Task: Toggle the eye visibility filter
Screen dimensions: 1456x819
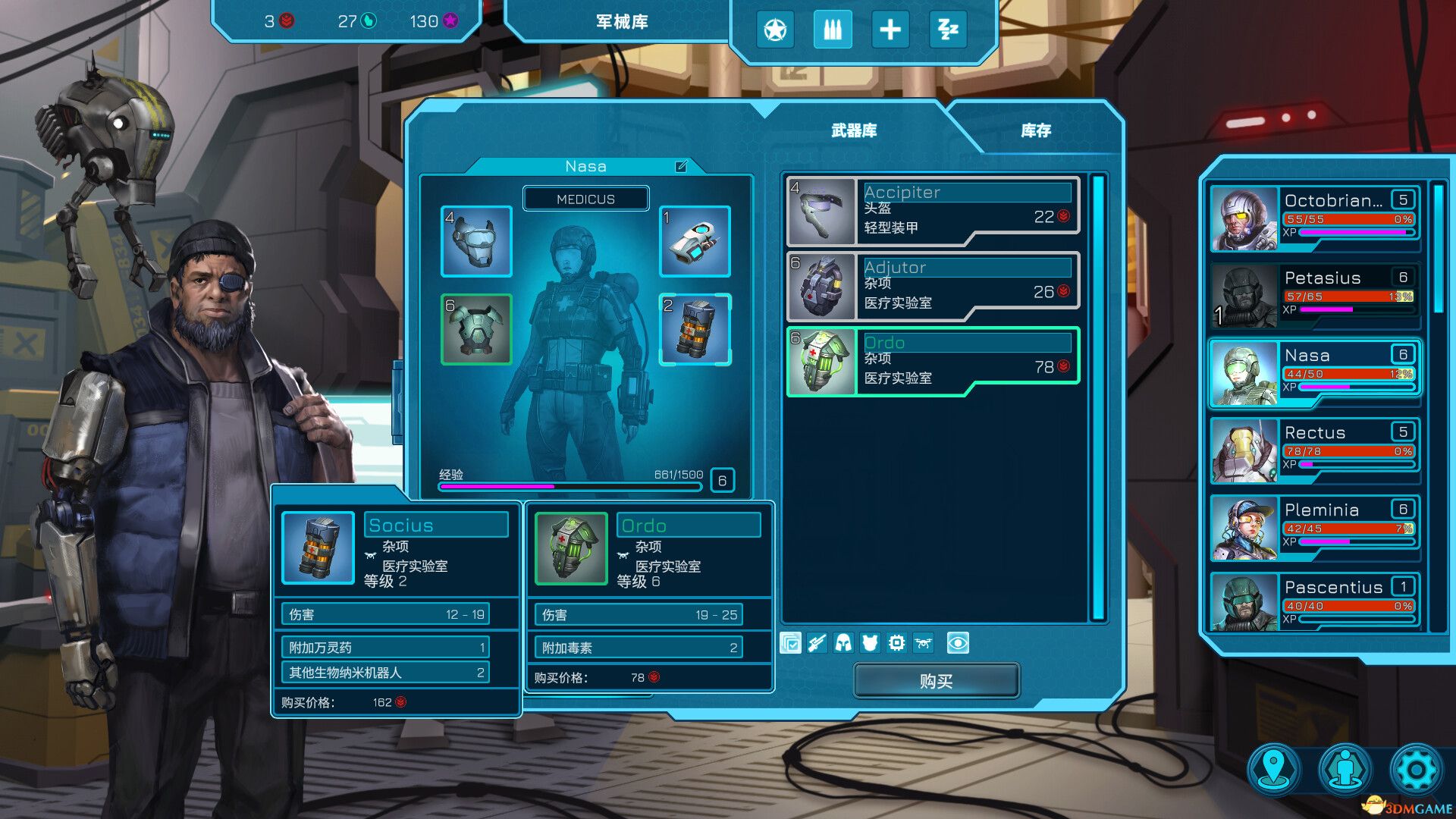Action: pyautogui.click(x=958, y=643)
